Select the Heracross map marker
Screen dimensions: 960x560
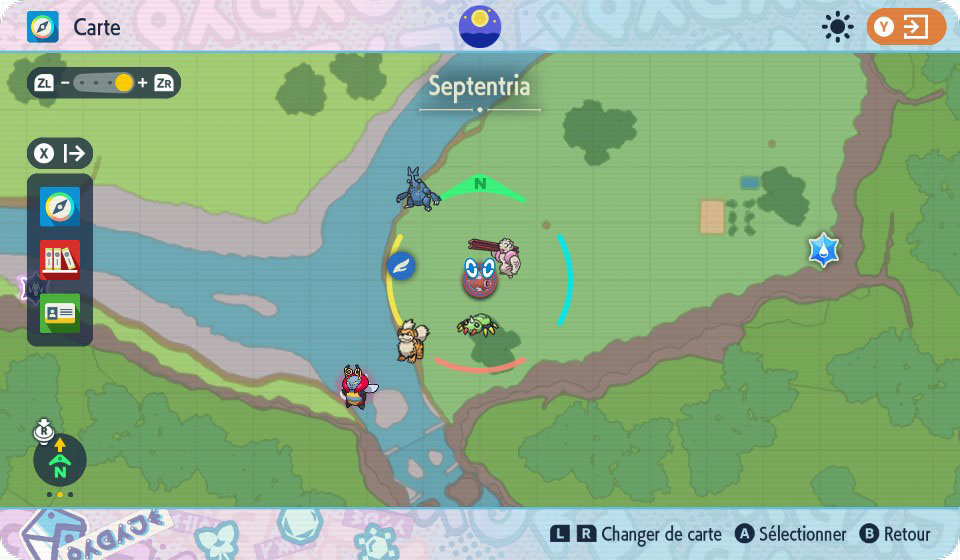coord(418,188)
